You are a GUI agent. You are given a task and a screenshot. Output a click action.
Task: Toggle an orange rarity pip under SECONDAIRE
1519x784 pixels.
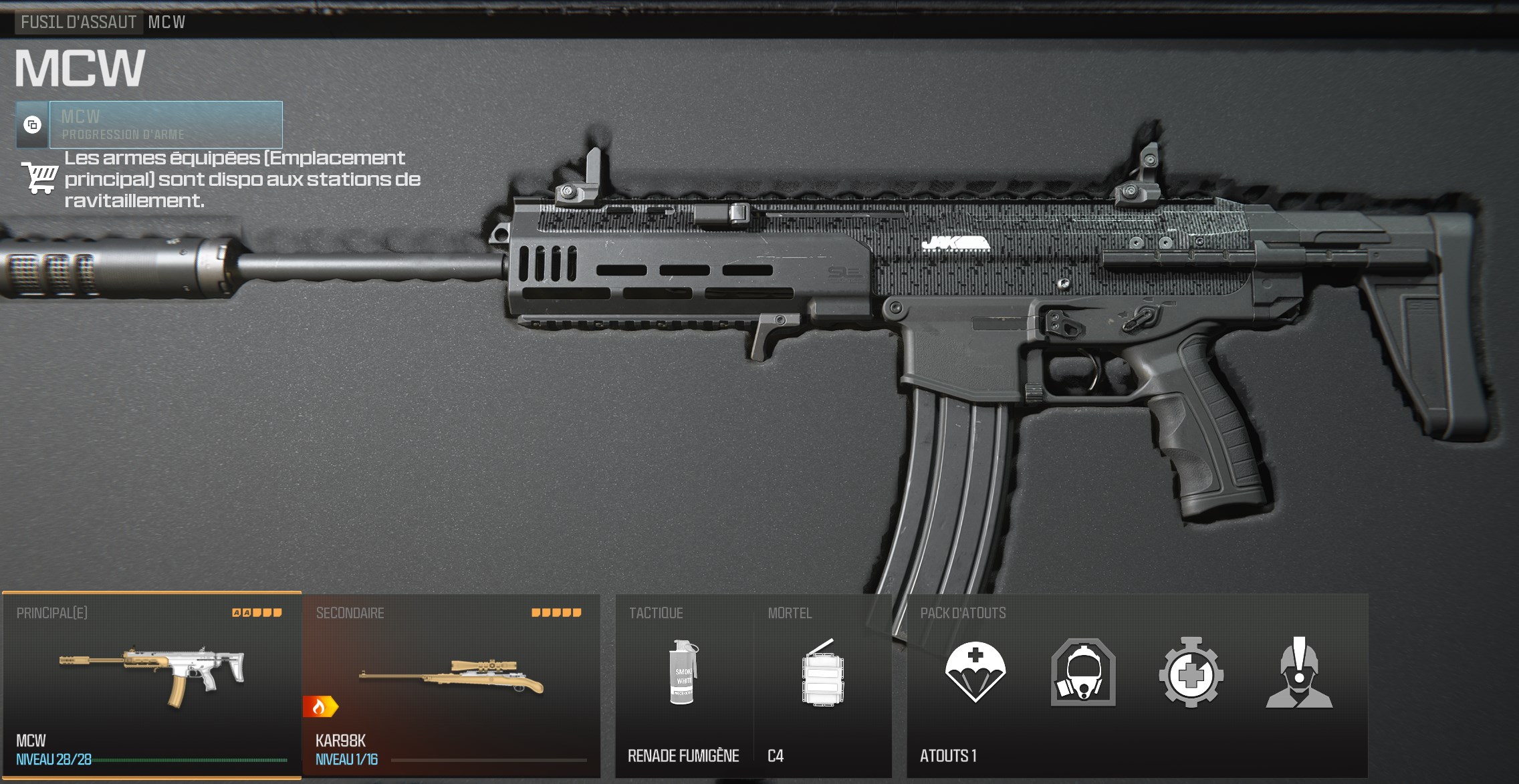(536, 611)
